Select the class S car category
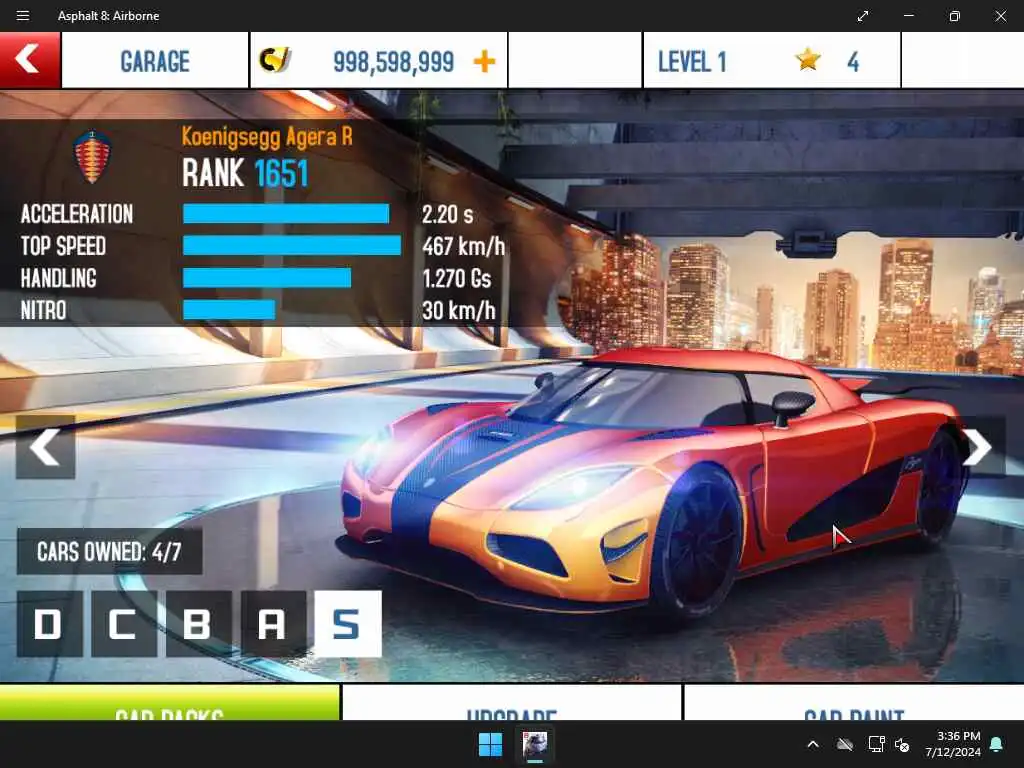 point(347,624)
